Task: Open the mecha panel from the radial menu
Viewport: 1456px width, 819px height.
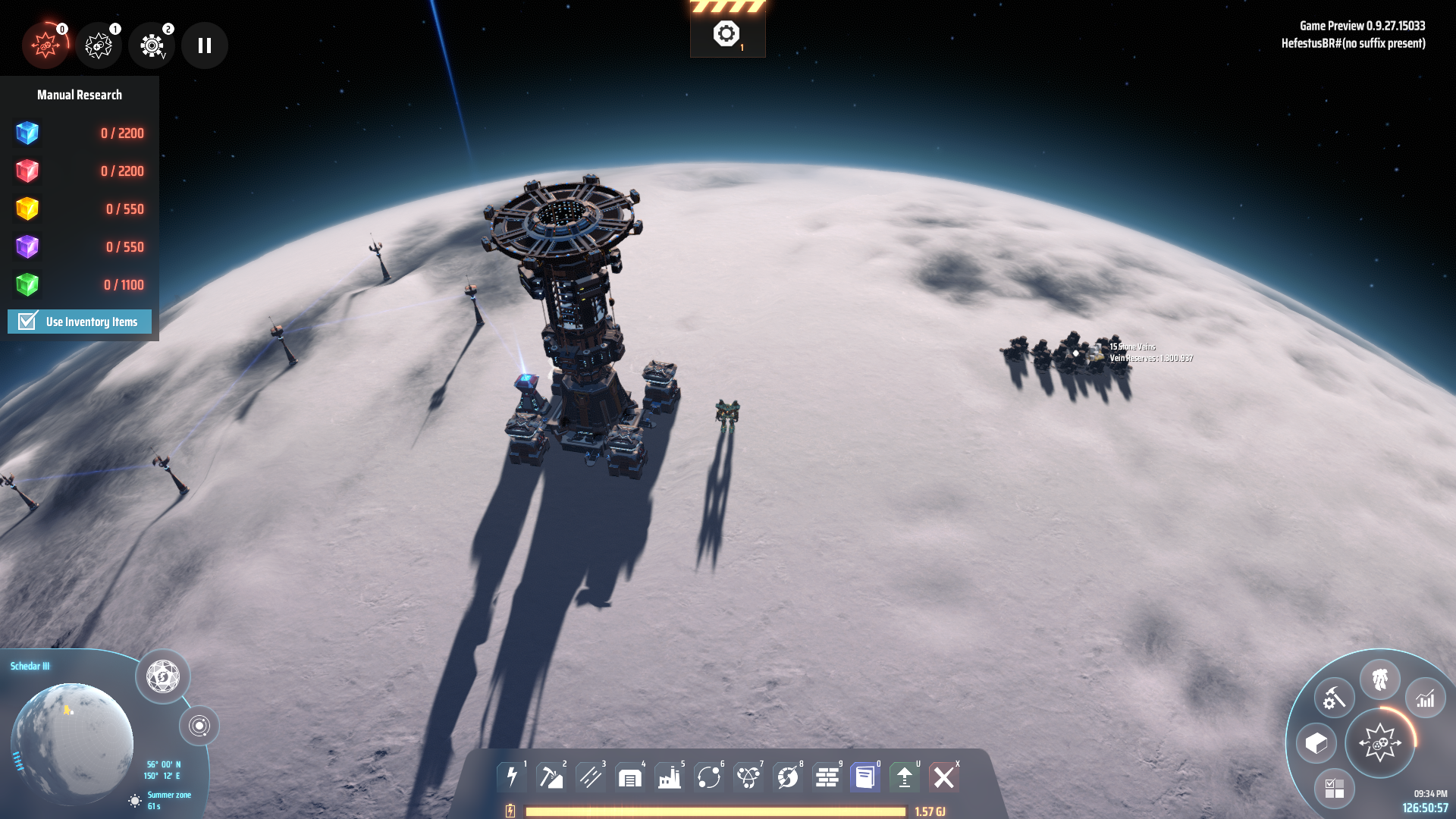Action: point(1380,679)
